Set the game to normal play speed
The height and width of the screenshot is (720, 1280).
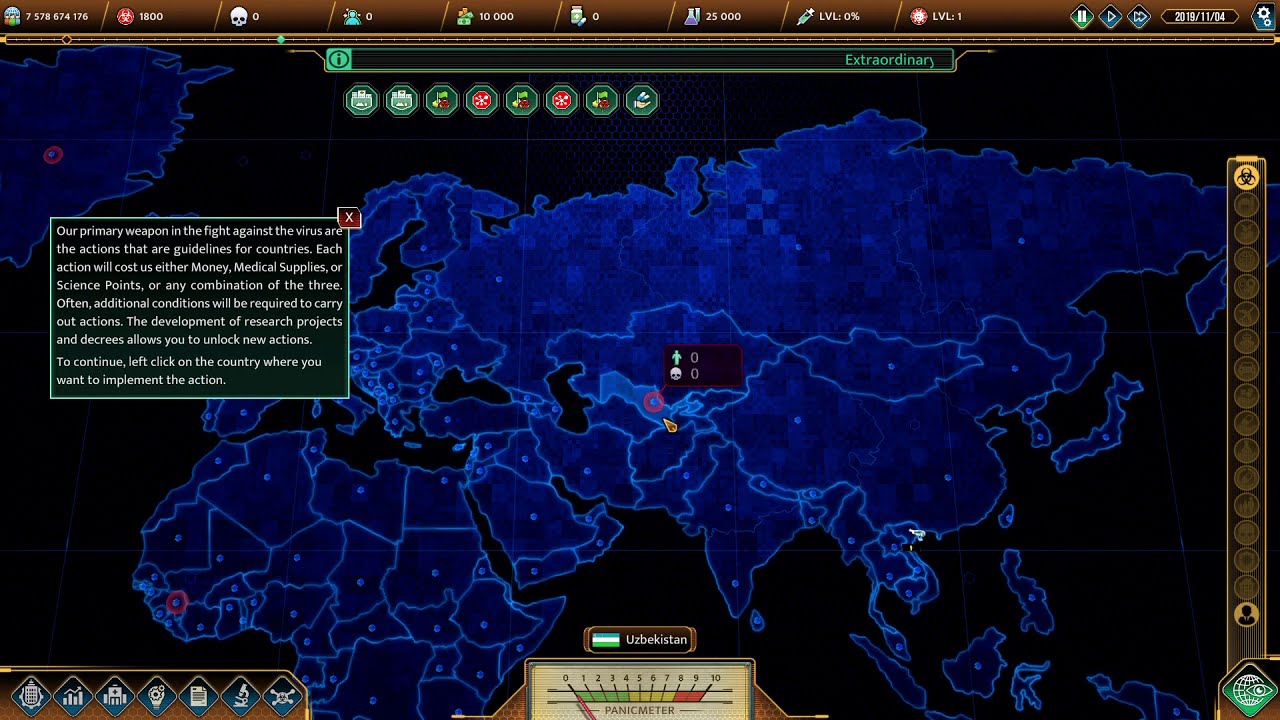click(1111, 16)
